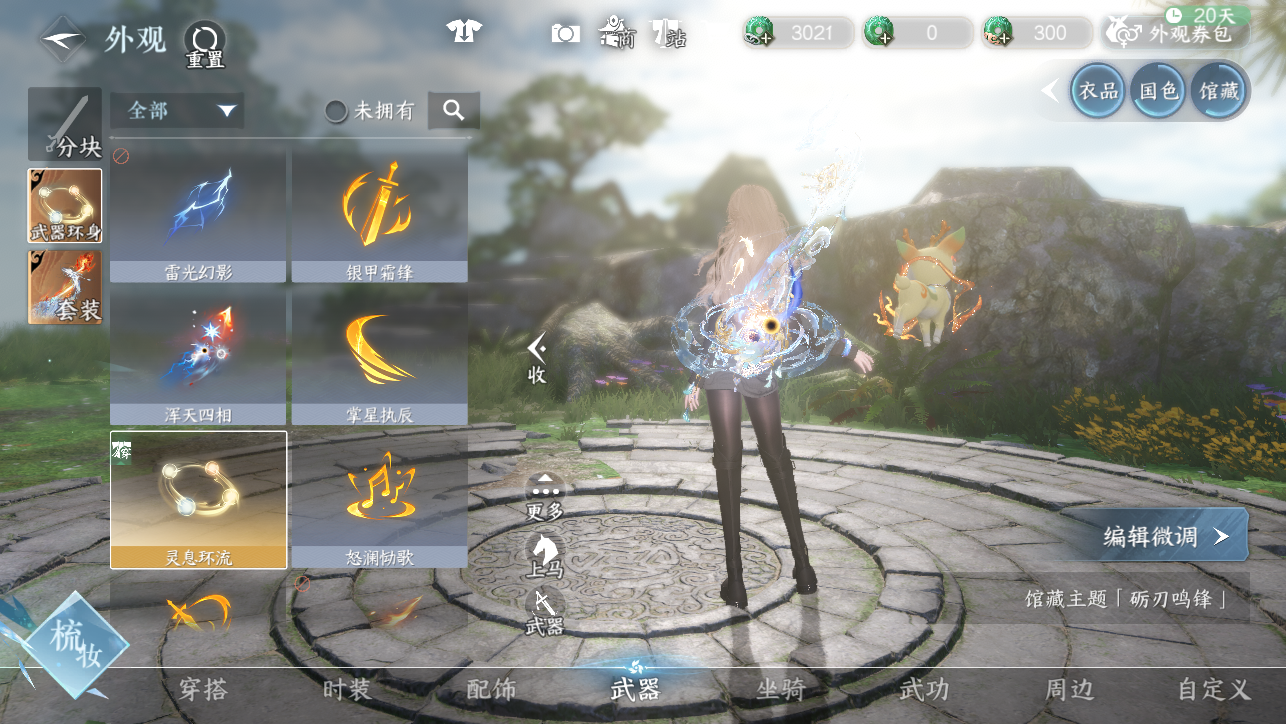Collapse the panel with 收 arrow
Screen dimensions: 1286x724
537,358
